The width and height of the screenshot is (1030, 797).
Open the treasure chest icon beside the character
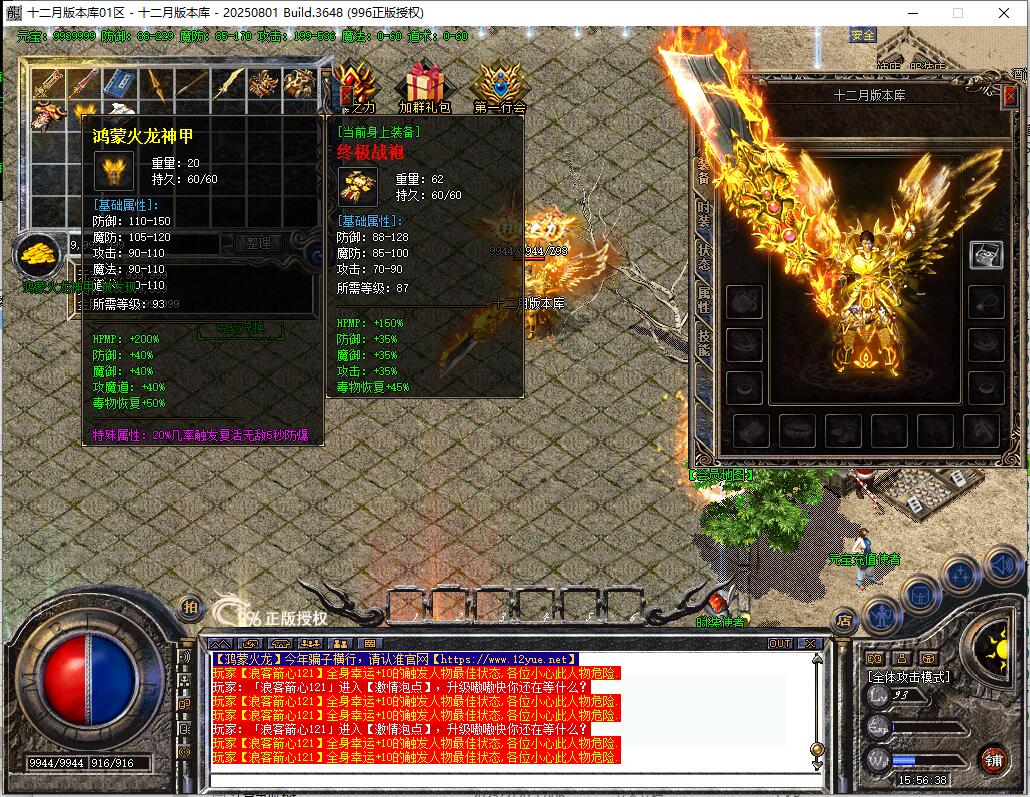(985, 254)
